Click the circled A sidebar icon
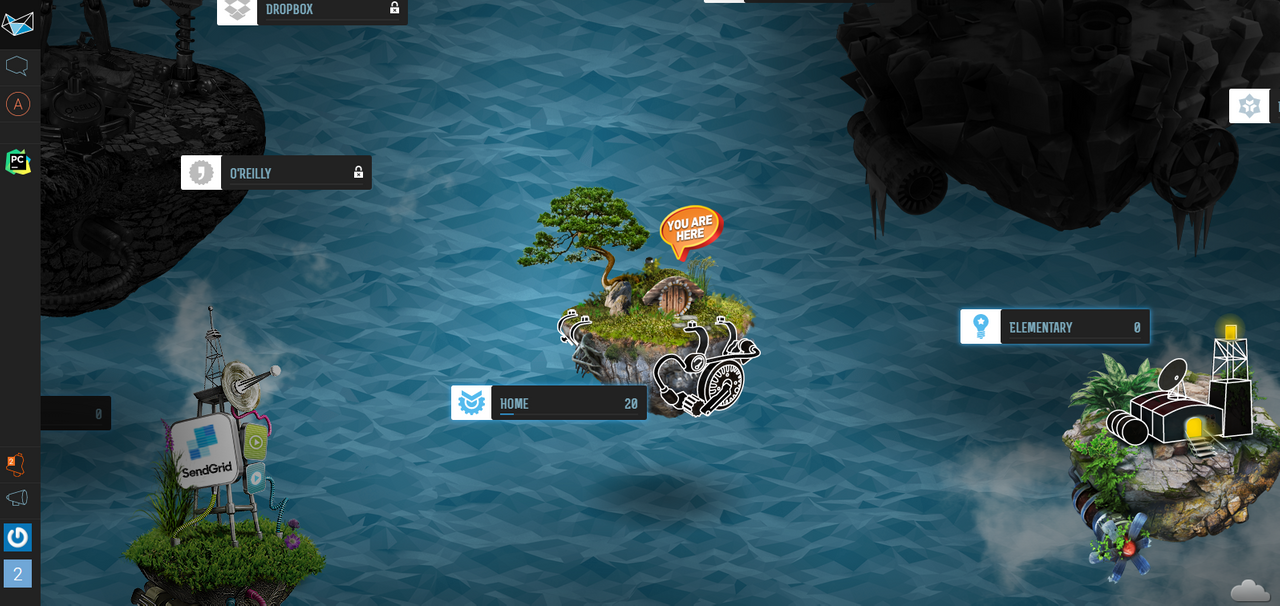The height and width of the screenshot is (606, 1280). tap(18, 104)
